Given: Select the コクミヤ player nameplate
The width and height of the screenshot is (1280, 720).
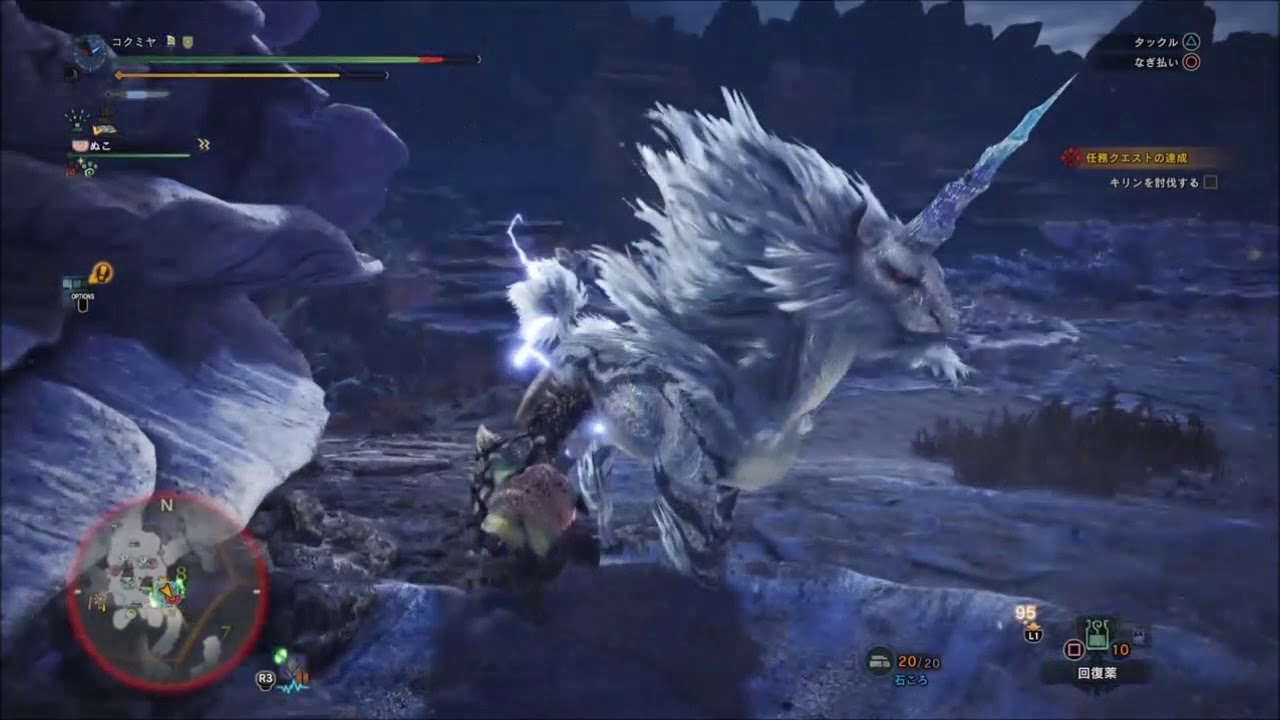Looking at the screenshot, I should 133,41.
